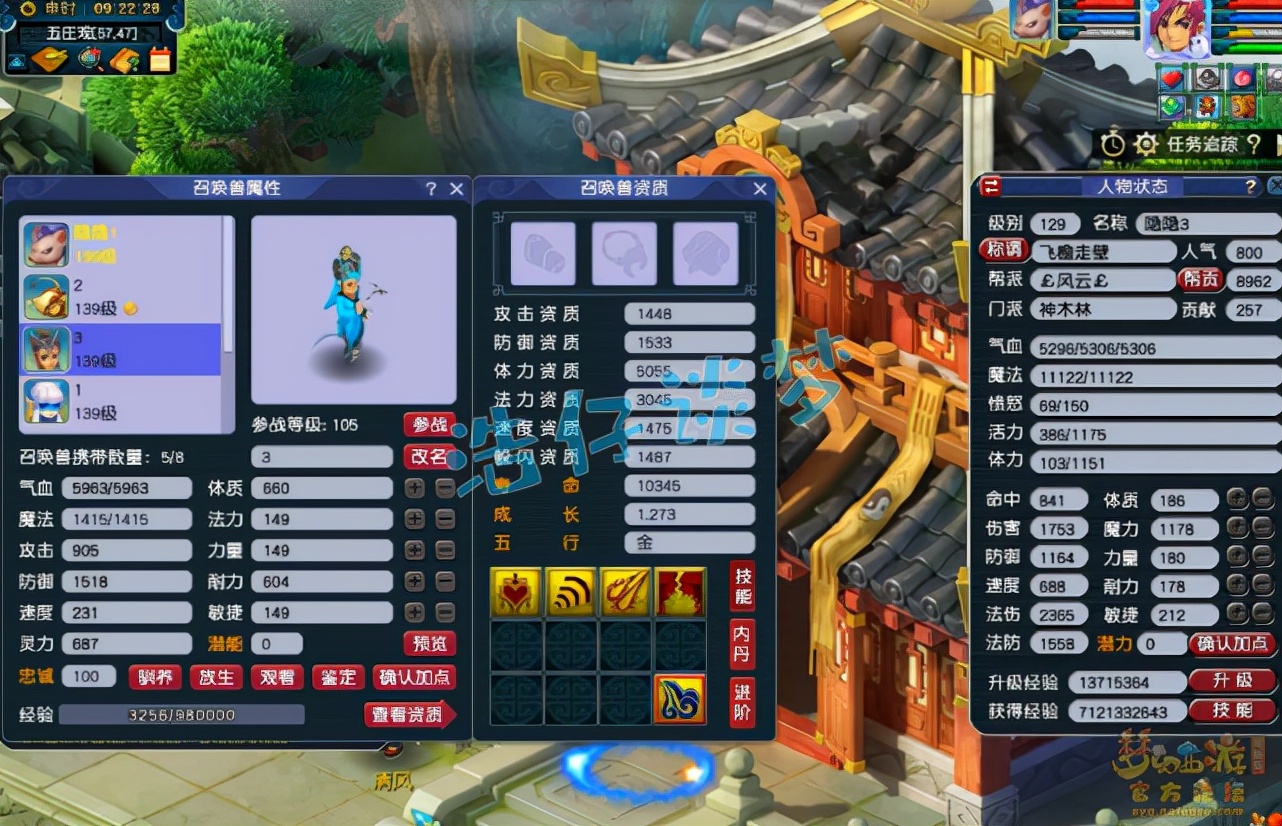
Task: Click the clock icon in top-right toolbar
Action: 1113,143
